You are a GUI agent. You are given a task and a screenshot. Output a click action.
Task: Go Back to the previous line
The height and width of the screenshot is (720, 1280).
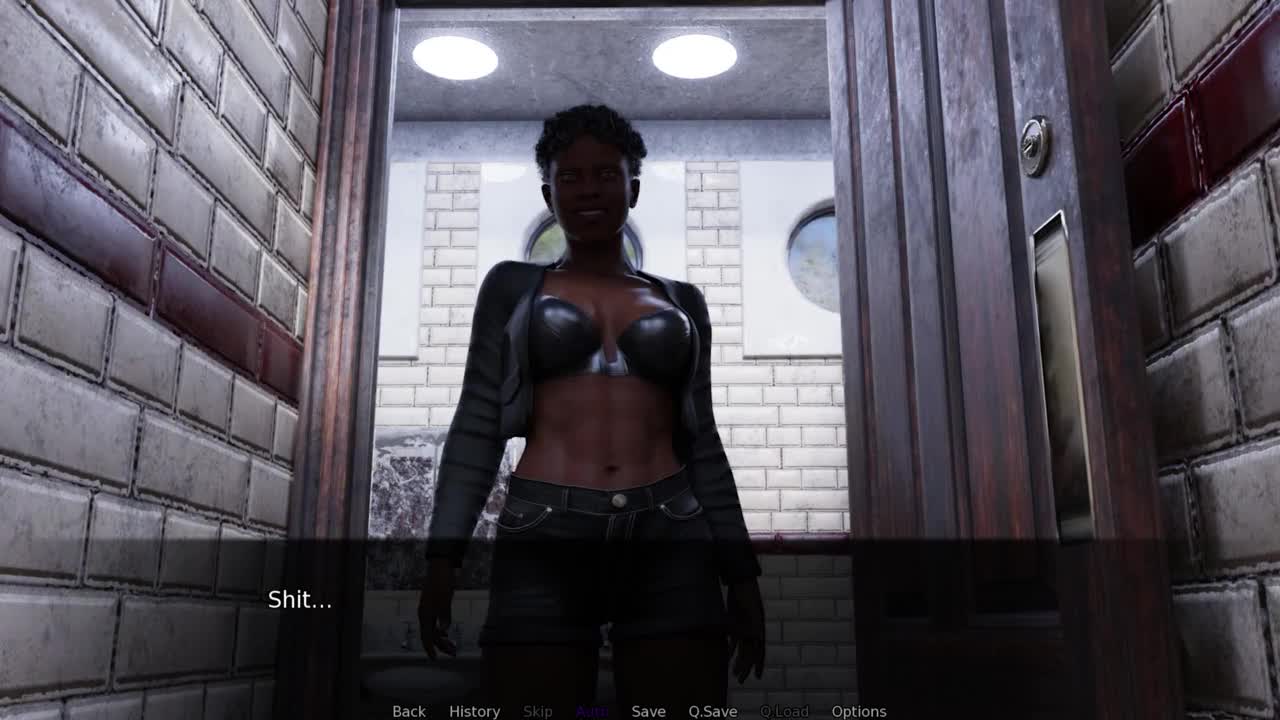tap(408, 711)
